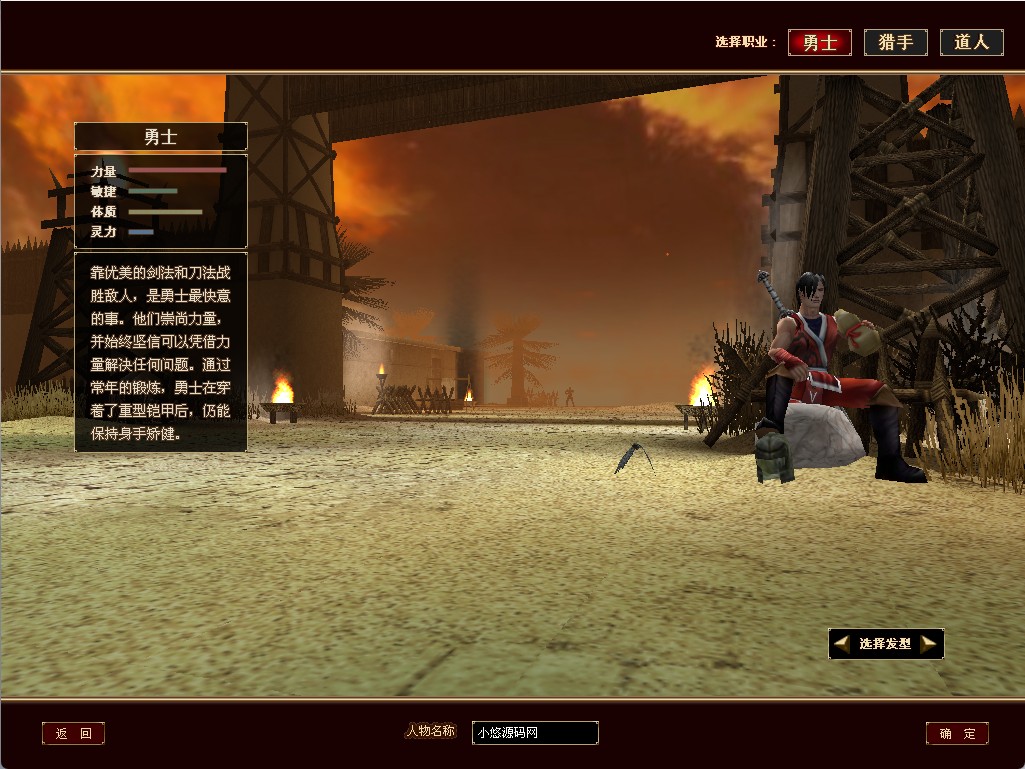This screenshot has width=1025, height=769.
Task: Click the next hairstyle right arrow
Action: coord(929,644)
